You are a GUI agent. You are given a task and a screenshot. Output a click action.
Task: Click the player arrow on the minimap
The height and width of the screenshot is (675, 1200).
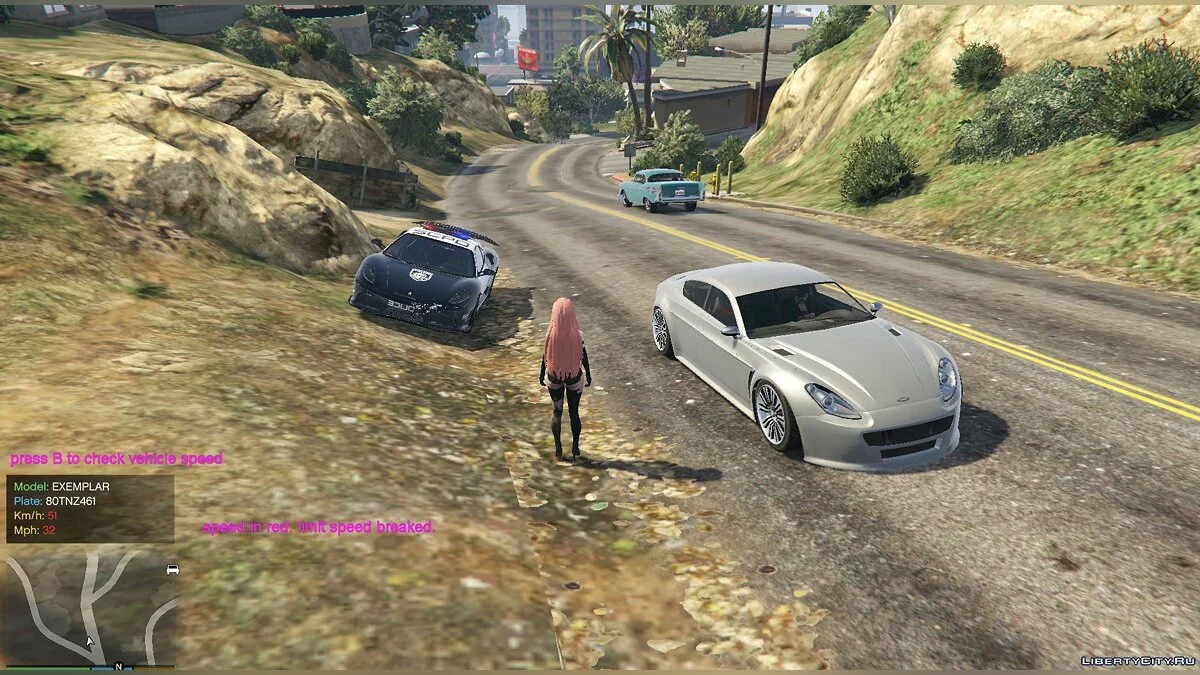pos(90,641)
